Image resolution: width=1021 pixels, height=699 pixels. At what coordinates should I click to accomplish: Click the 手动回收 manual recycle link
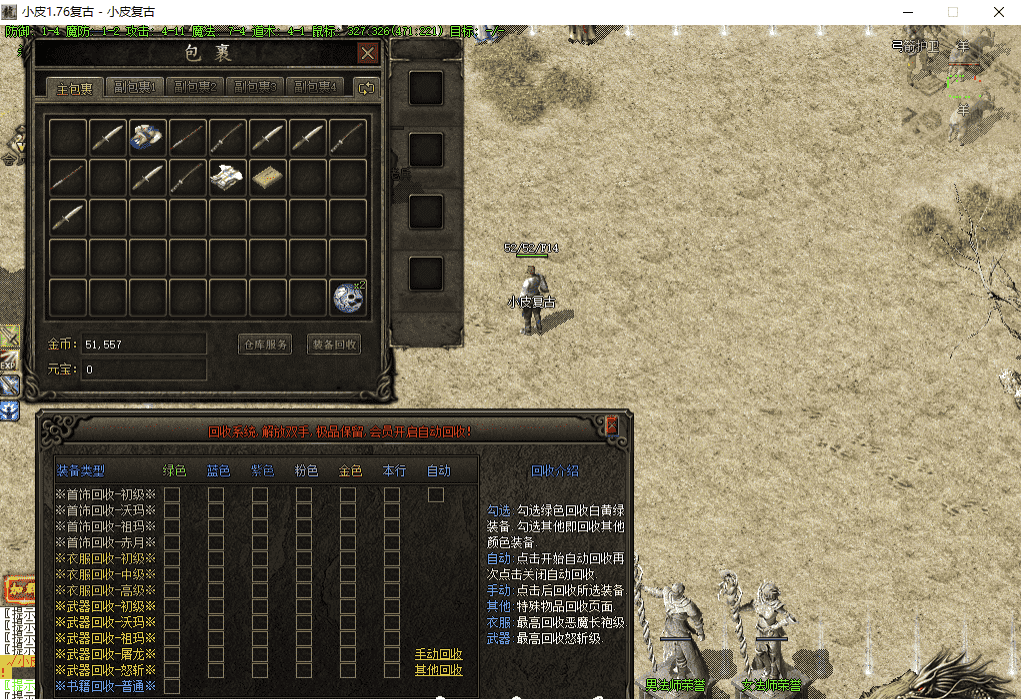click(x=438, y=654)
